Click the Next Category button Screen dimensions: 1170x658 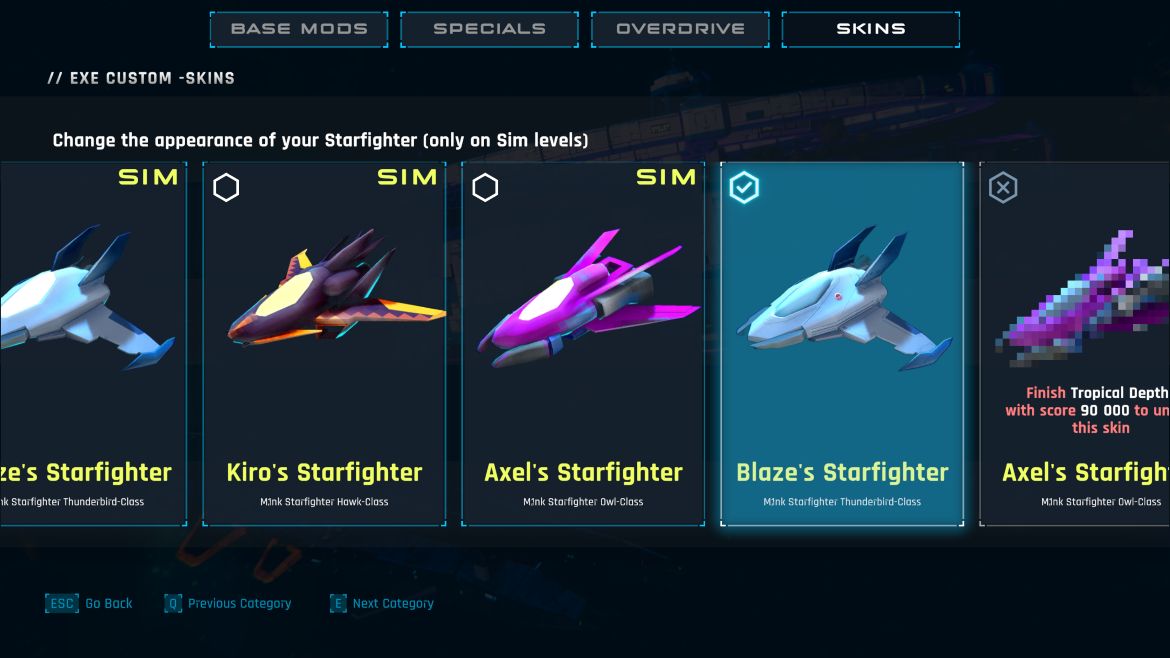tap(382, 604)
